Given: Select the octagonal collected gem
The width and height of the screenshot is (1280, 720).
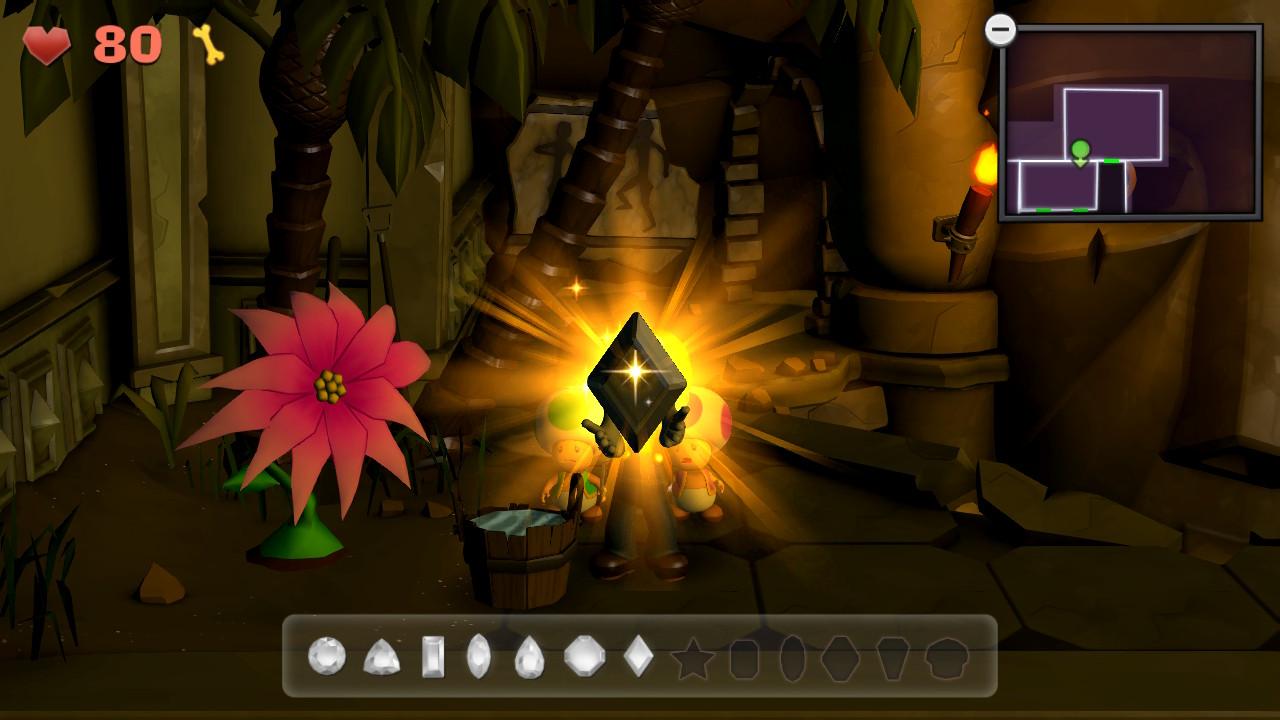Looking at the screenshot, I should coord(585,657).
